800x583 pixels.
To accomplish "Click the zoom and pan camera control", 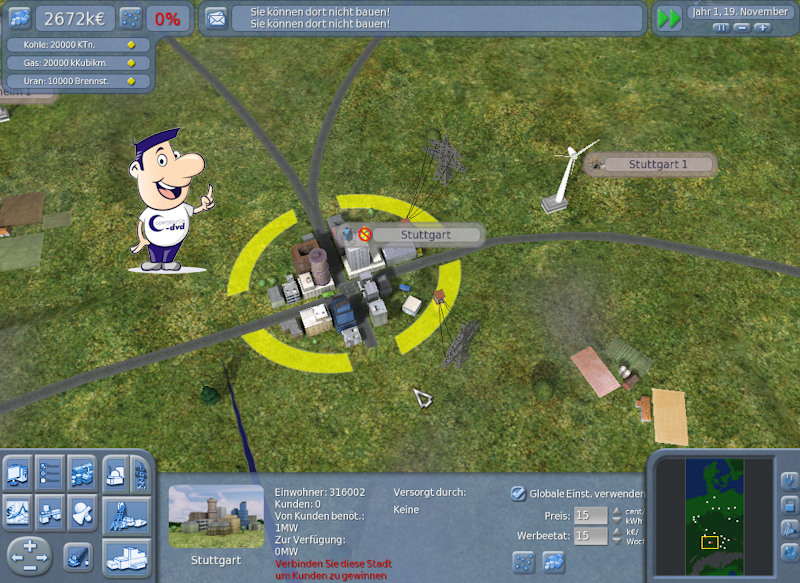I will pyautogui.click(x=30, y=554).
